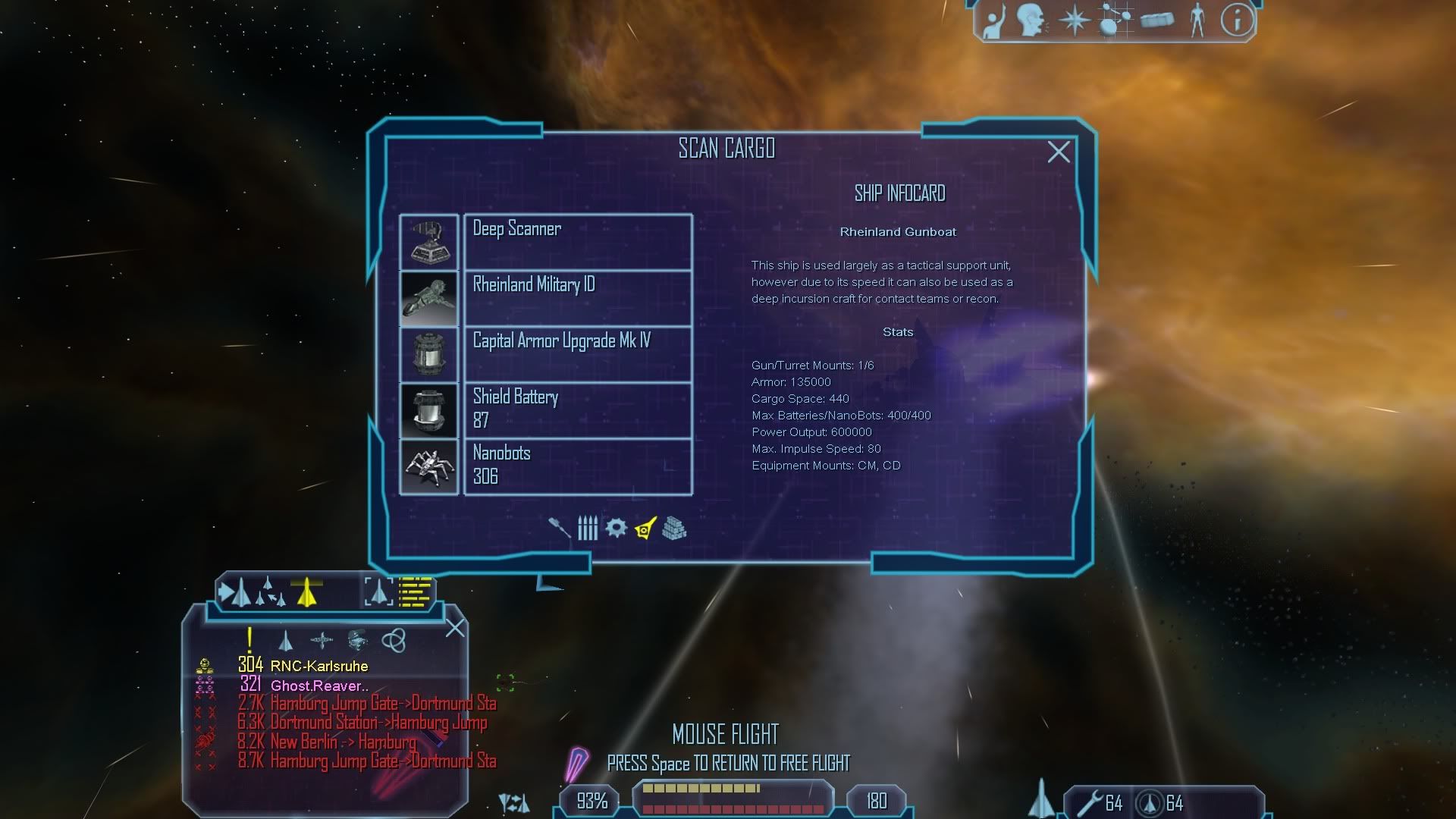Filter contacts by the yellow exclamation icon
Viewport: 1456px width, 819px height.
249,640
